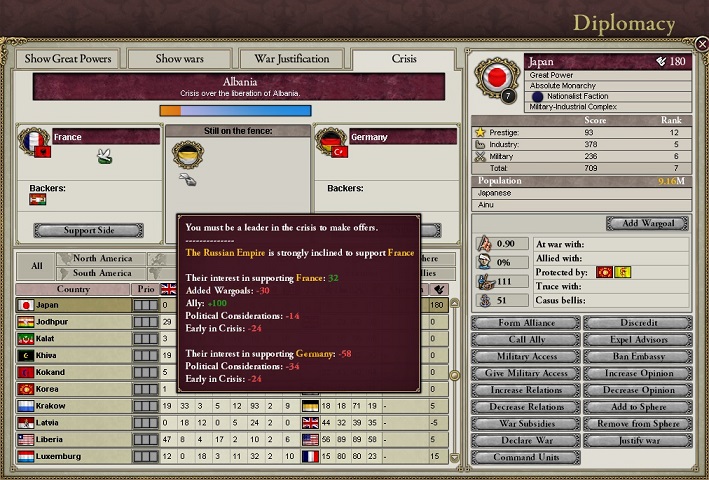Viewport: 709px width, 480px height.
Task: Click the Ban Embassy button
Action: pos(636,356)
